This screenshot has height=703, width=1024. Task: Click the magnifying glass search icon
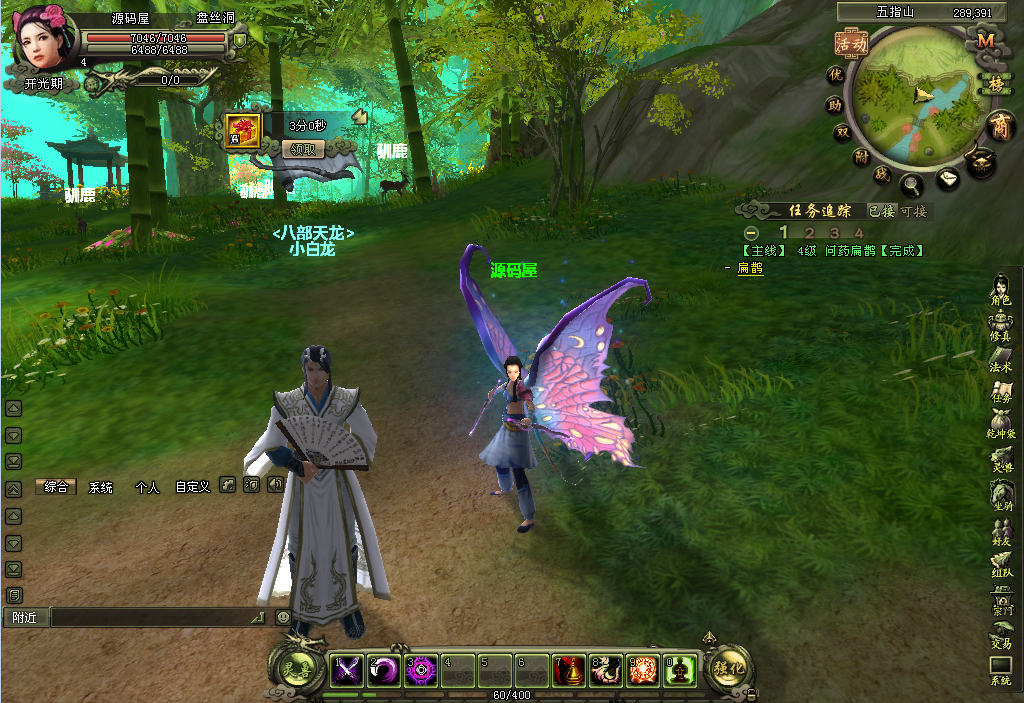(912, 184)
